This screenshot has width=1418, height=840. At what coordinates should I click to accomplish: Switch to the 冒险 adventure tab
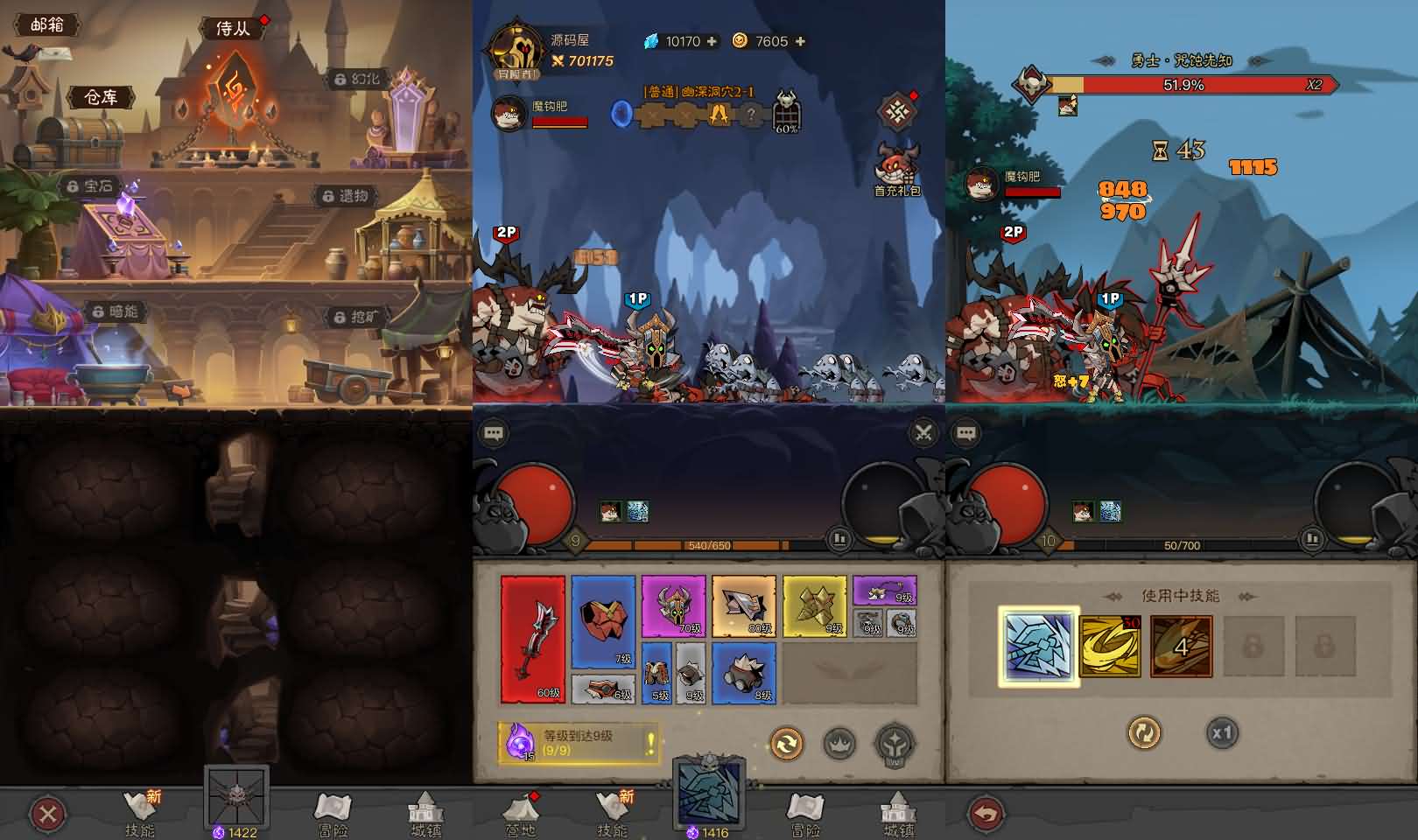pos(804,814)
